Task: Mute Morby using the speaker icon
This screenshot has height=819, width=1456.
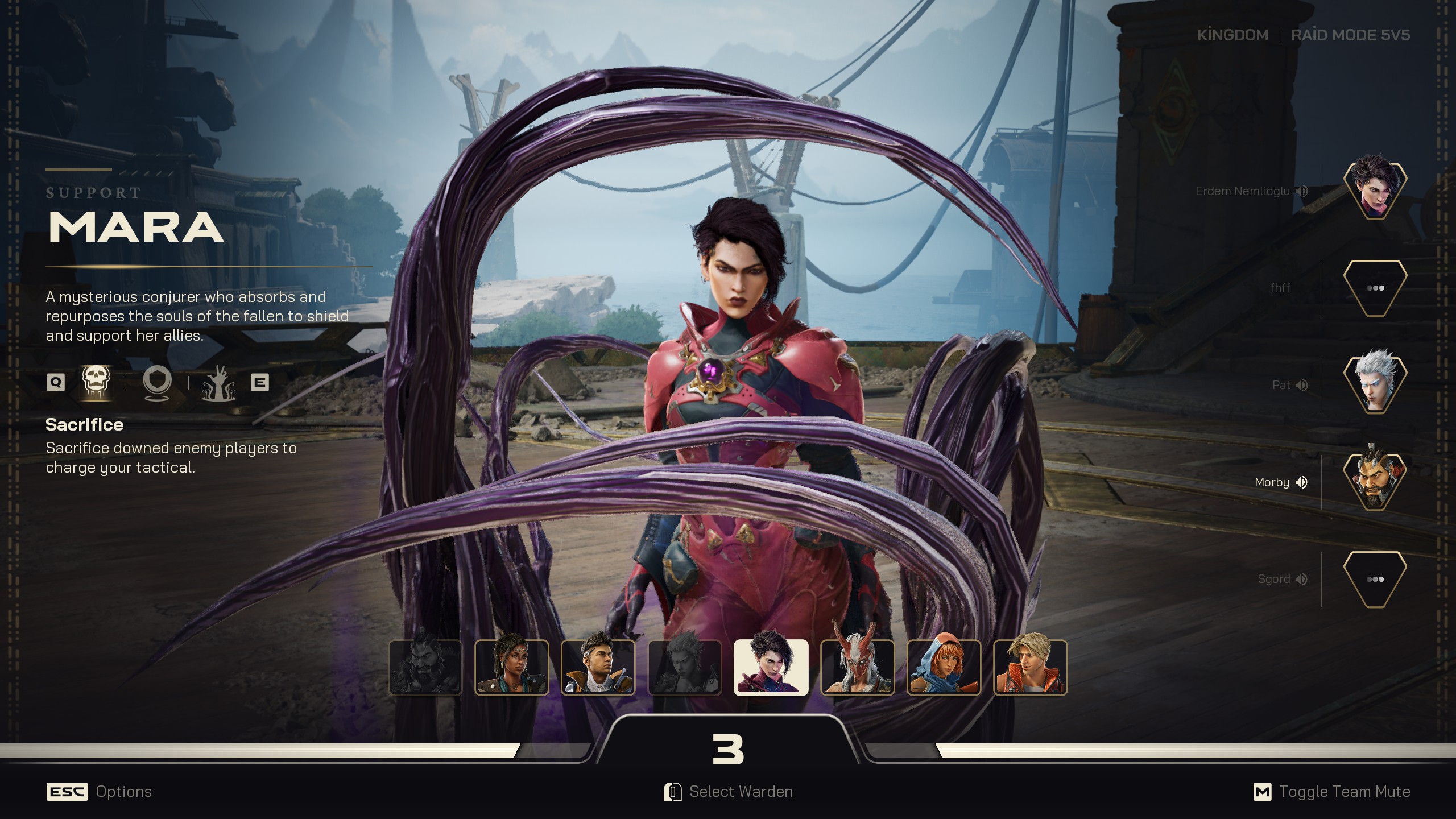Action: [x=1301, y=482]
